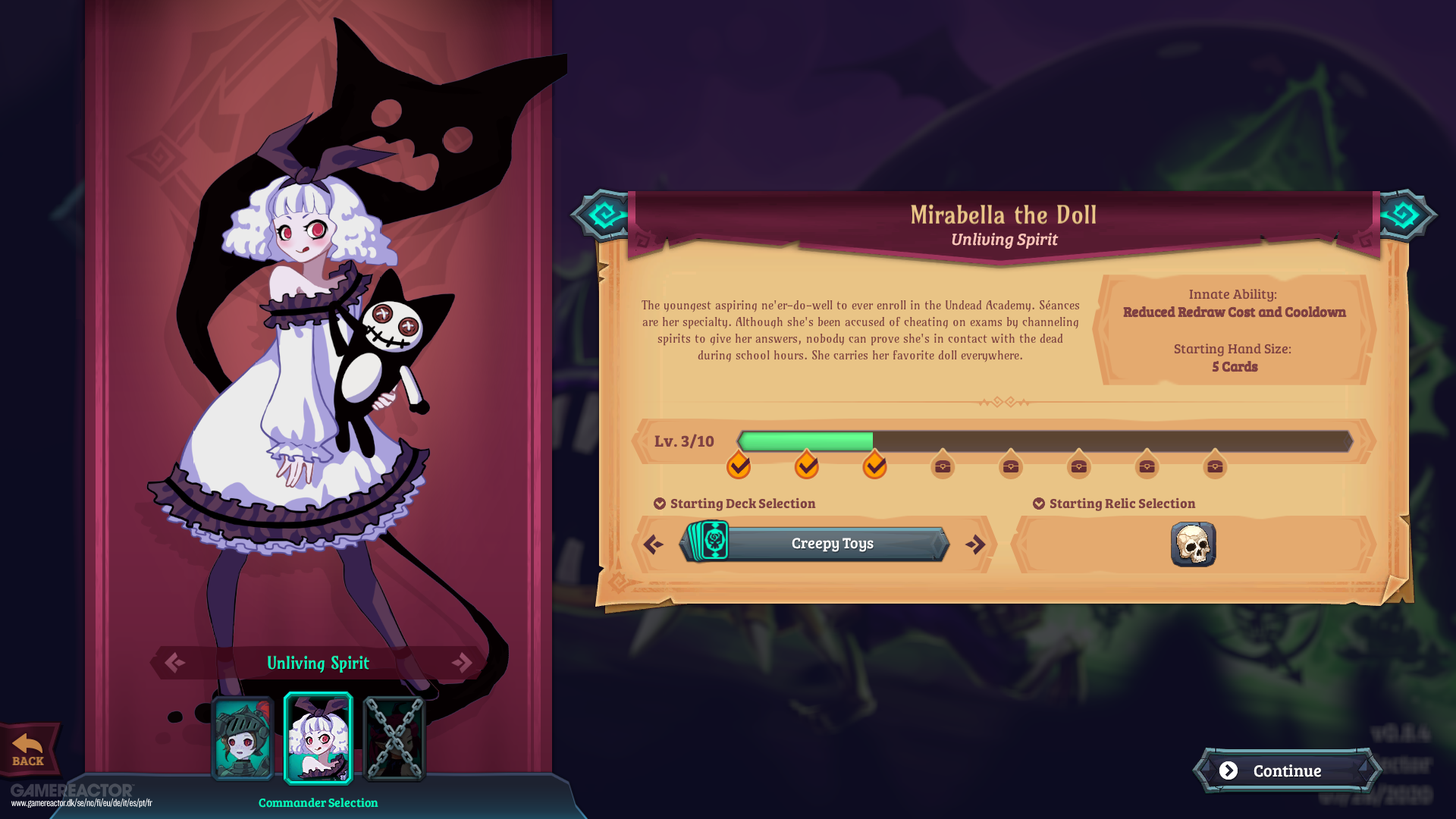The image size is (1456, 819).
Task: Go back with the BACK button
Action: tap(29, 750)
